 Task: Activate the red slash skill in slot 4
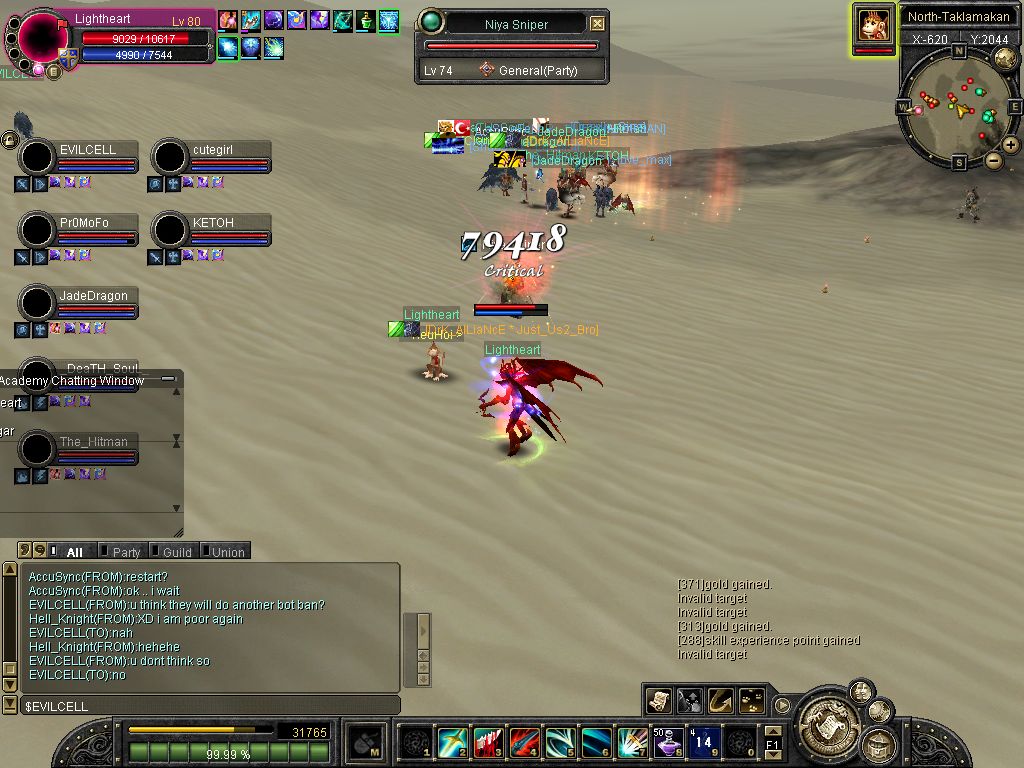(x=524, y=742)
